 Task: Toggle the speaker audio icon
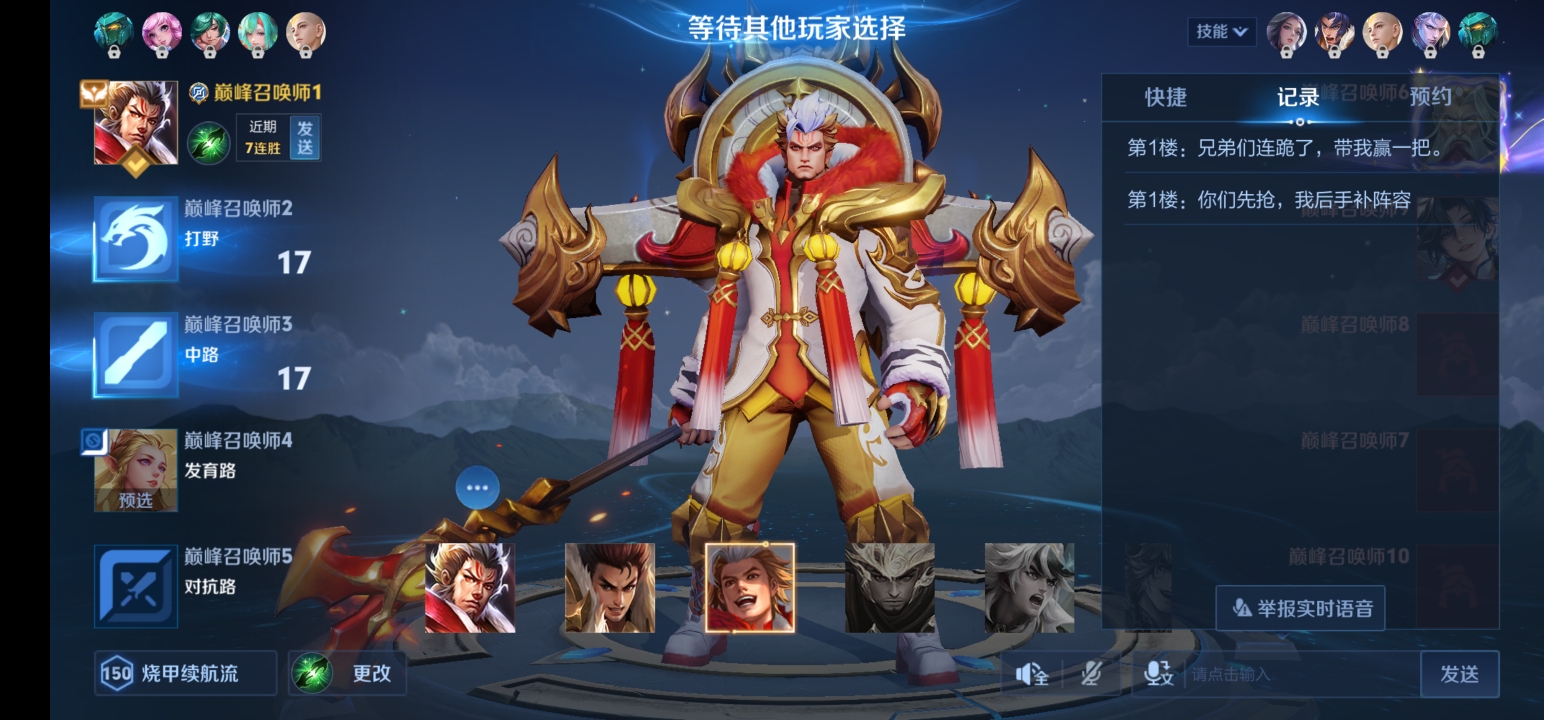[1031, 674]
